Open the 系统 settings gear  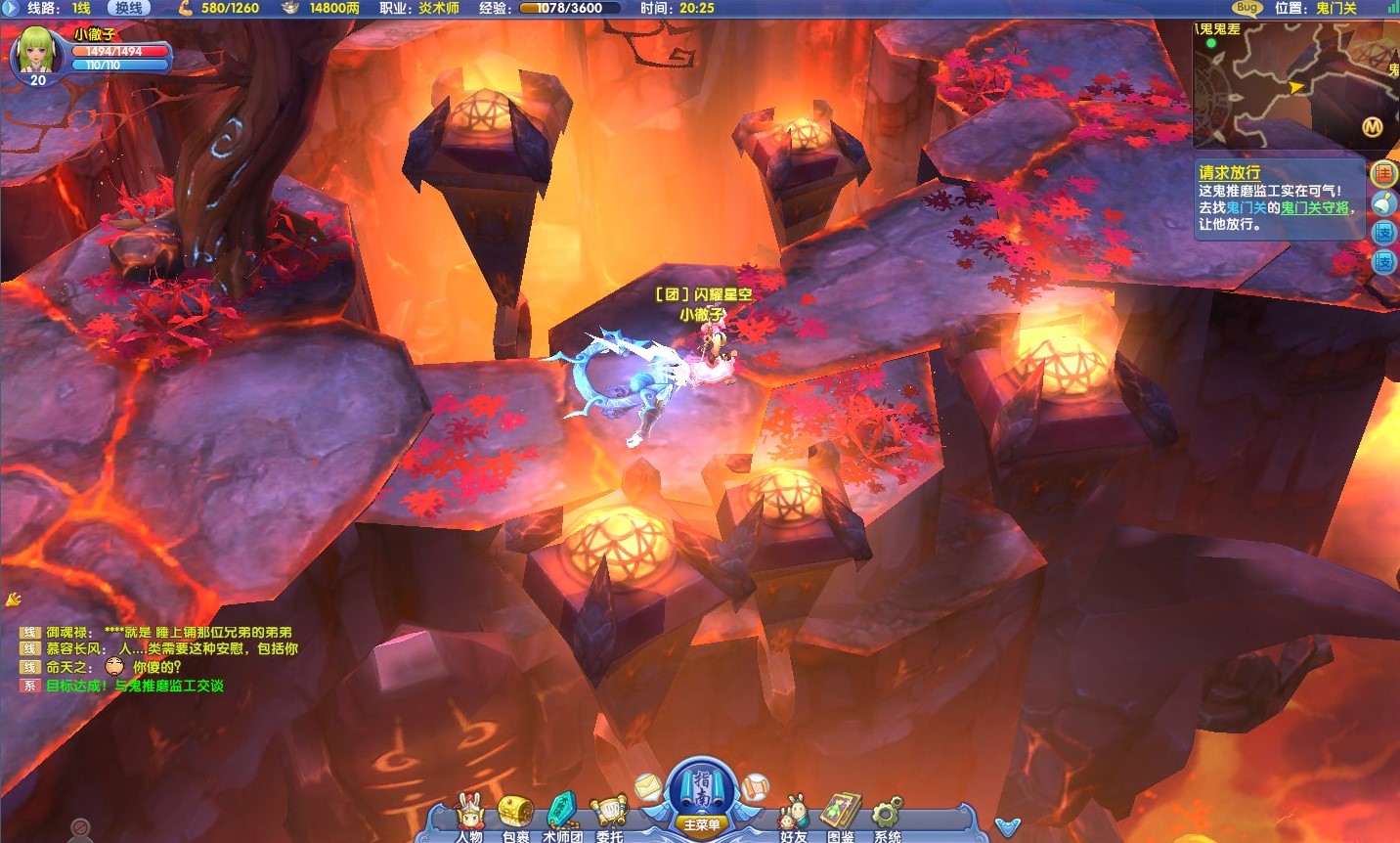pos(887,818)
